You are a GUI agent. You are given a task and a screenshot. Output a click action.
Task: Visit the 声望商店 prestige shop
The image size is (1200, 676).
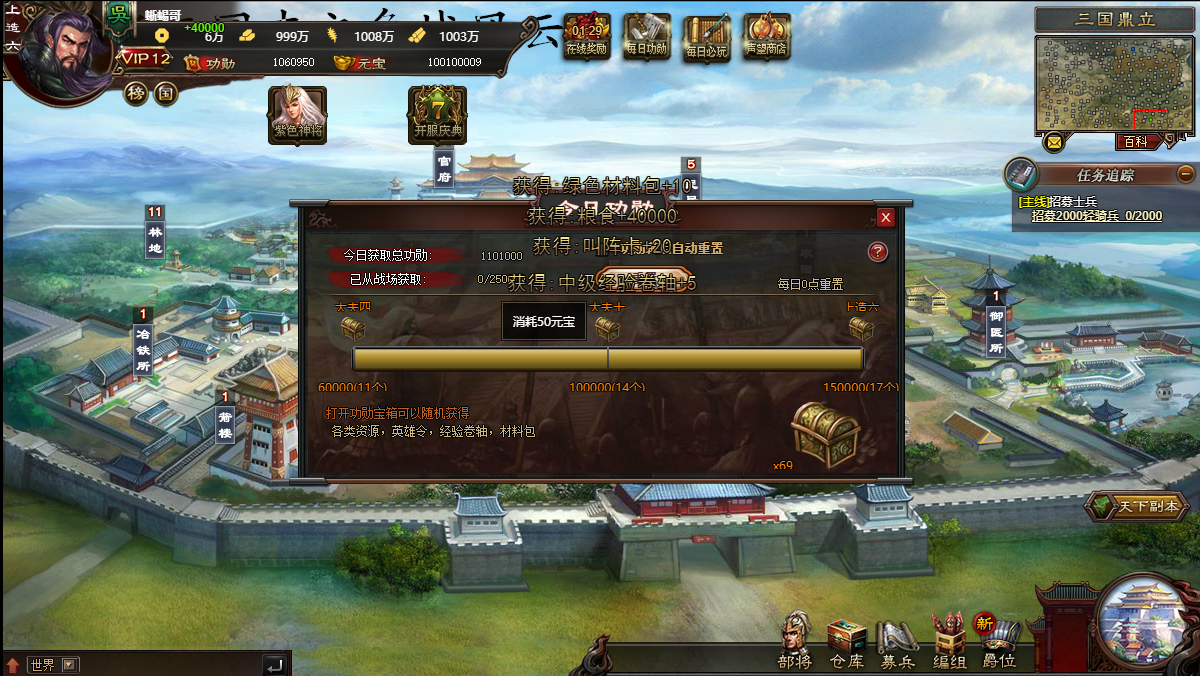click(767, 36)
